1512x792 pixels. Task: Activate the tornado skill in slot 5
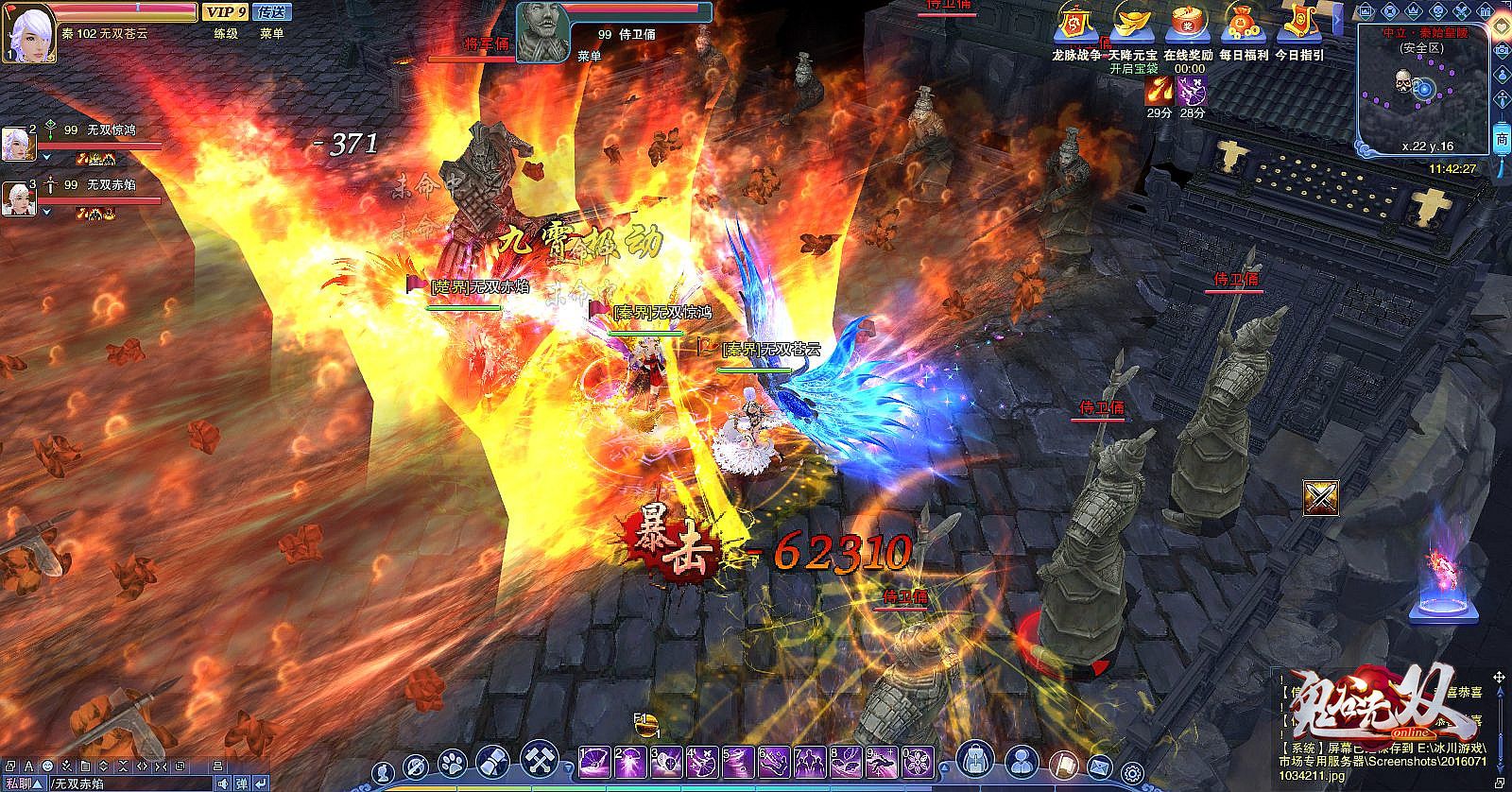(x=738, y=761)
